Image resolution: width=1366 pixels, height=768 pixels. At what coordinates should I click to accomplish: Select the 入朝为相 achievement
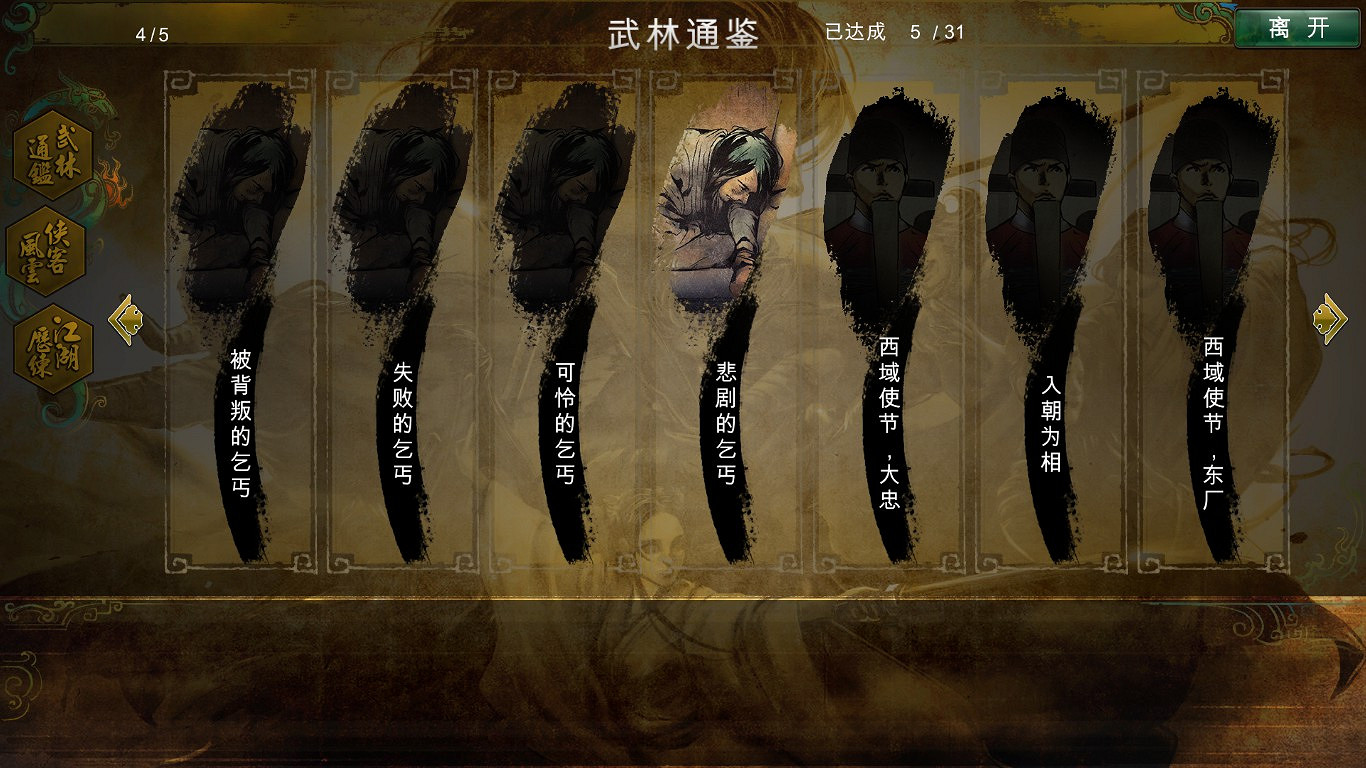[1047, 400]
